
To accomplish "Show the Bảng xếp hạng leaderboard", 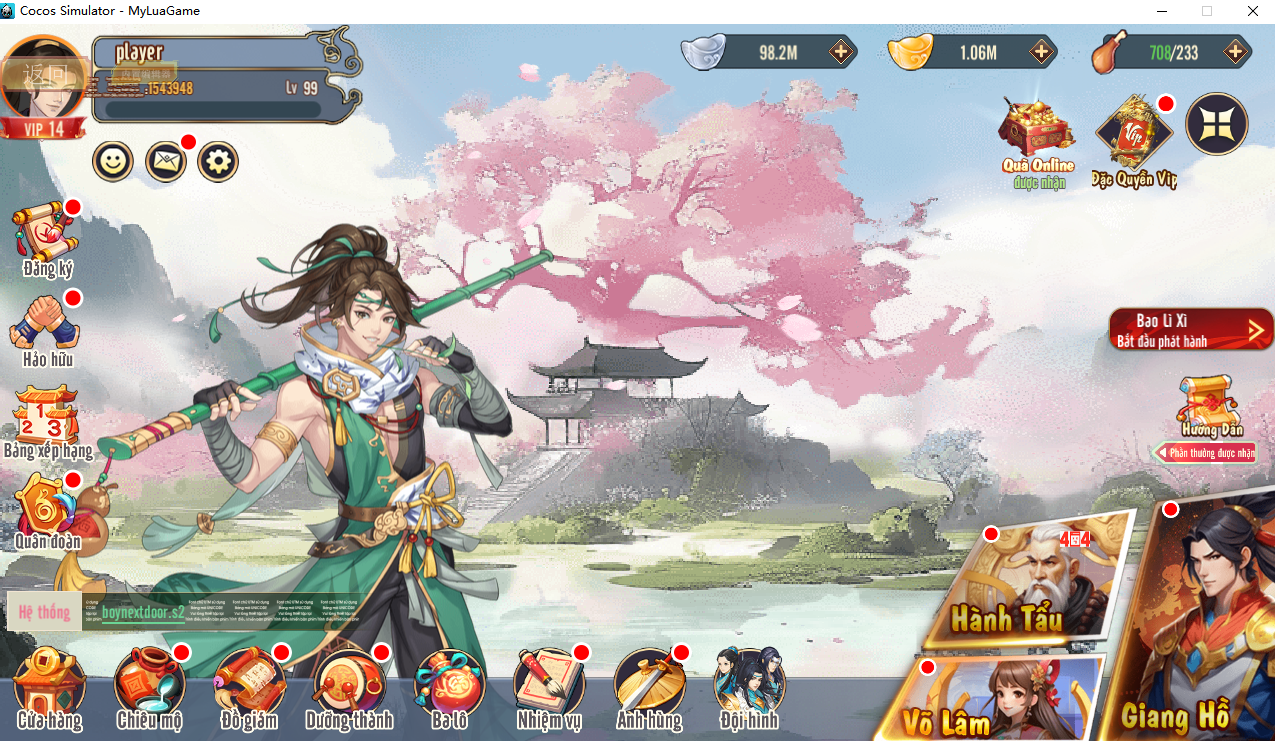I will point(47,422).
